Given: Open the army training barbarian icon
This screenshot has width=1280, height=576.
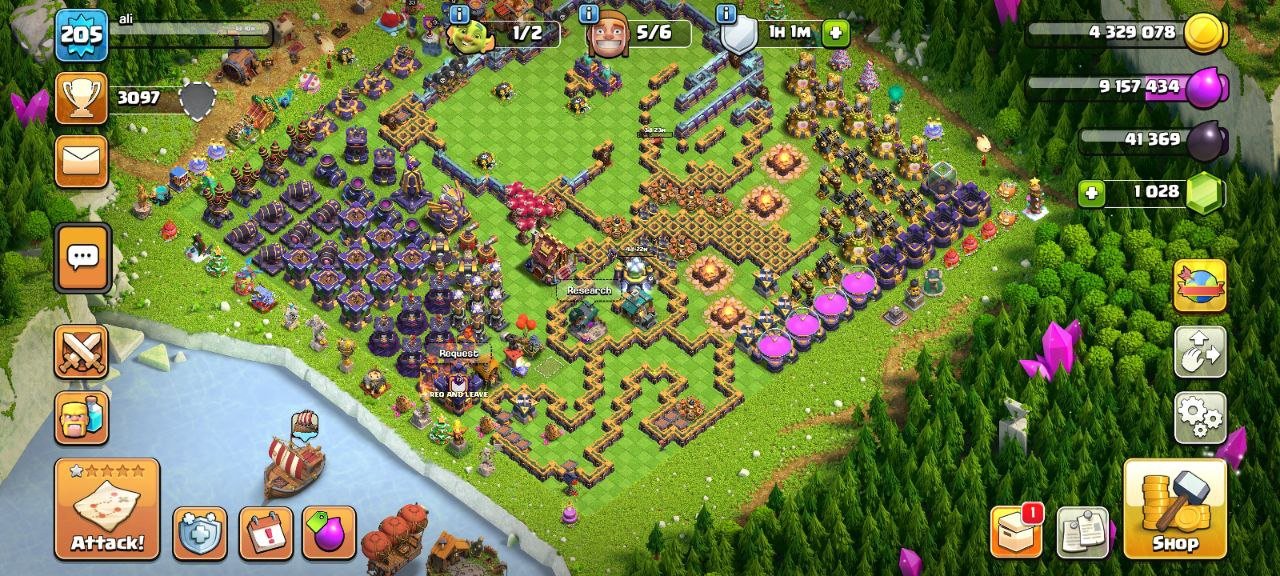Looking at the screenshot, I should 82,416.
